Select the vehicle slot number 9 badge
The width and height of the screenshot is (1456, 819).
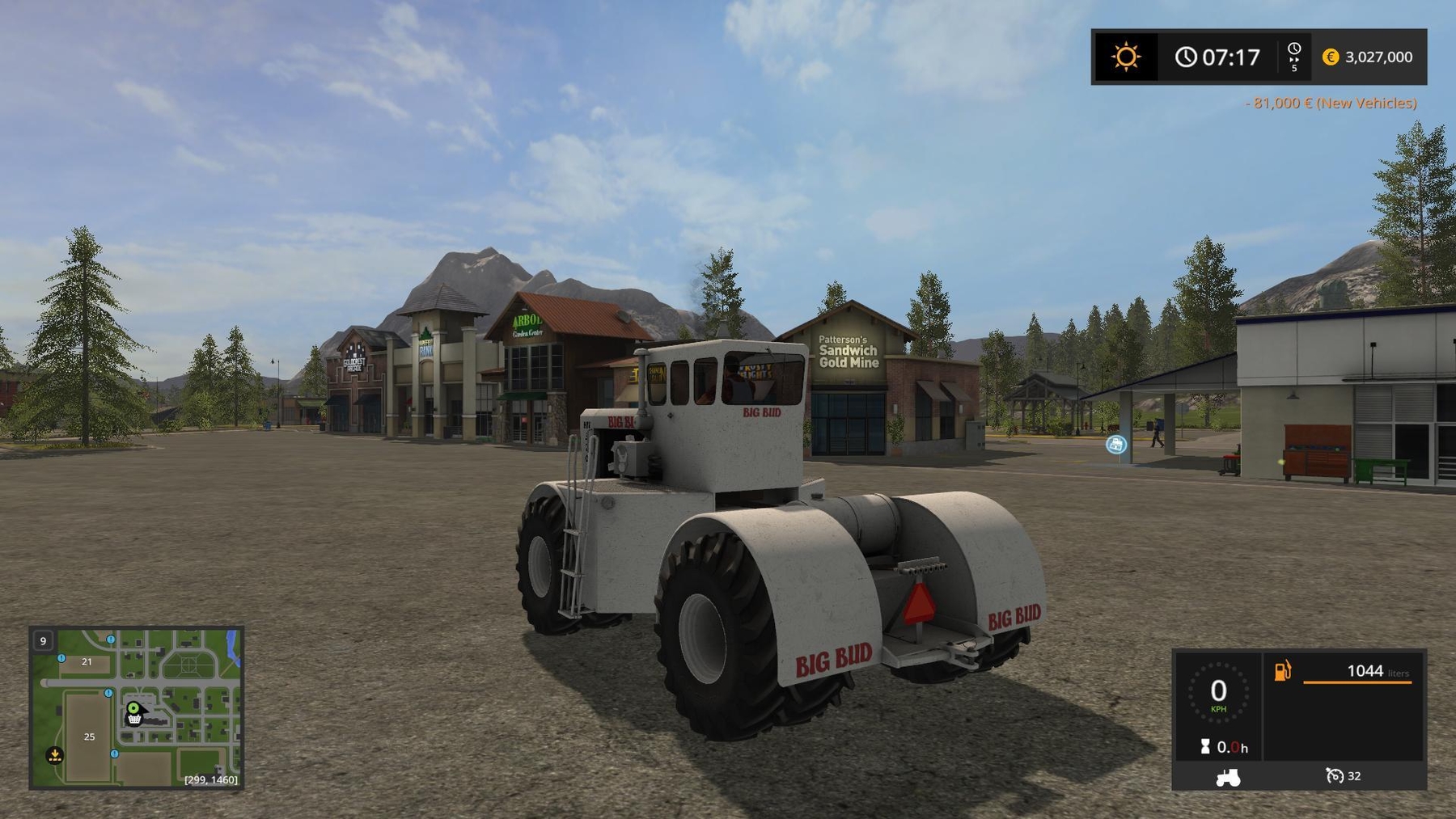click(x=43, y=640)
